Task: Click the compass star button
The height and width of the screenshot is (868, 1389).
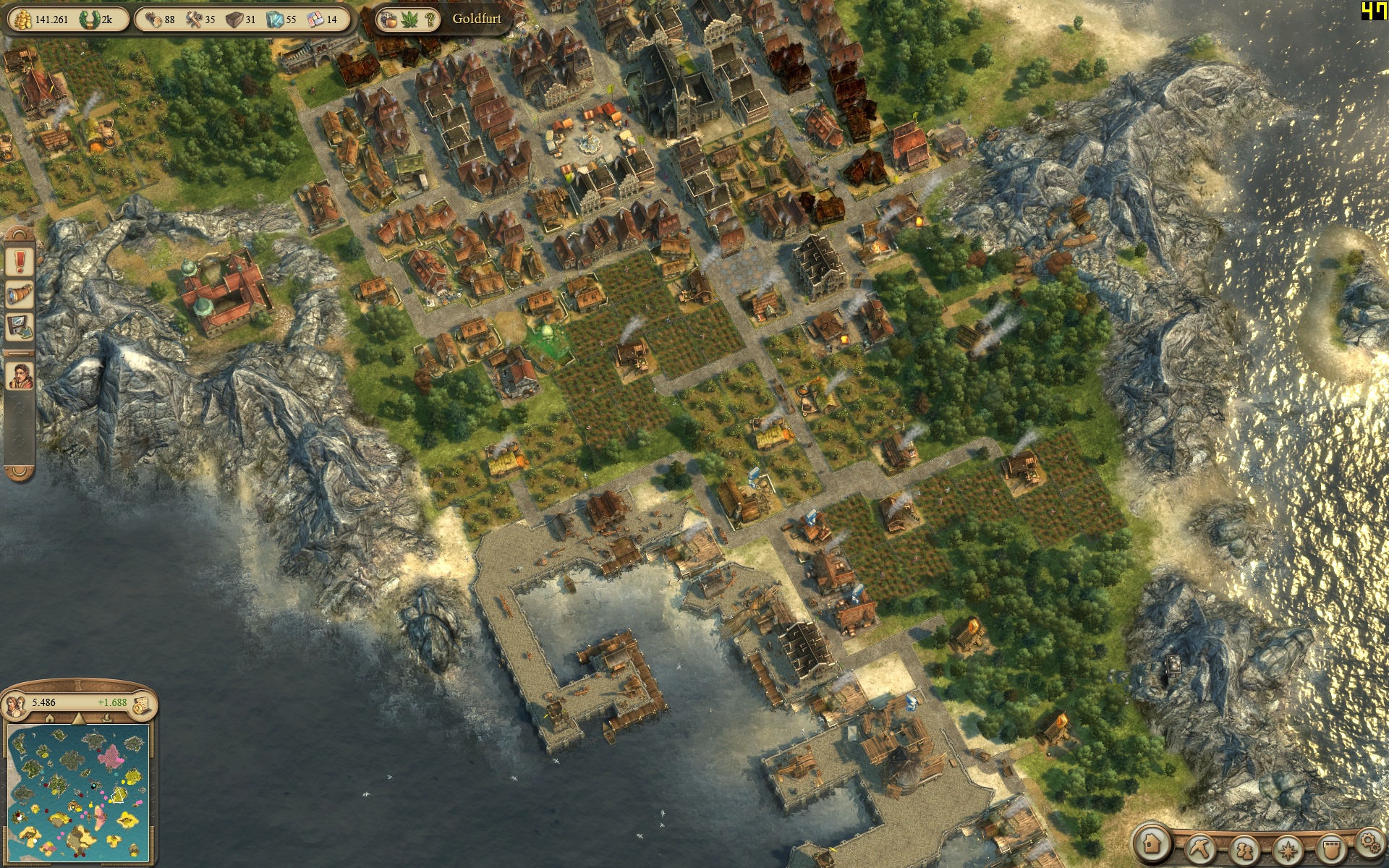Action: click(1288, 848)
